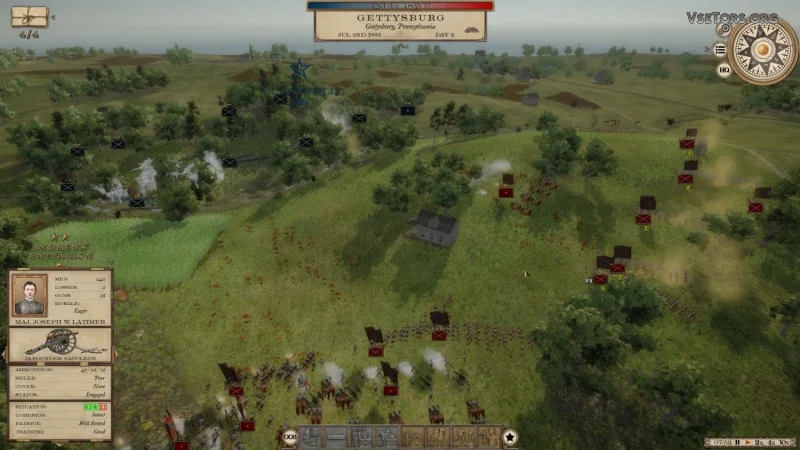The height and width of the screenshot is (450, 800).
Task: Choose the line formation command with horizontal bar
Action: coord(337,437)
